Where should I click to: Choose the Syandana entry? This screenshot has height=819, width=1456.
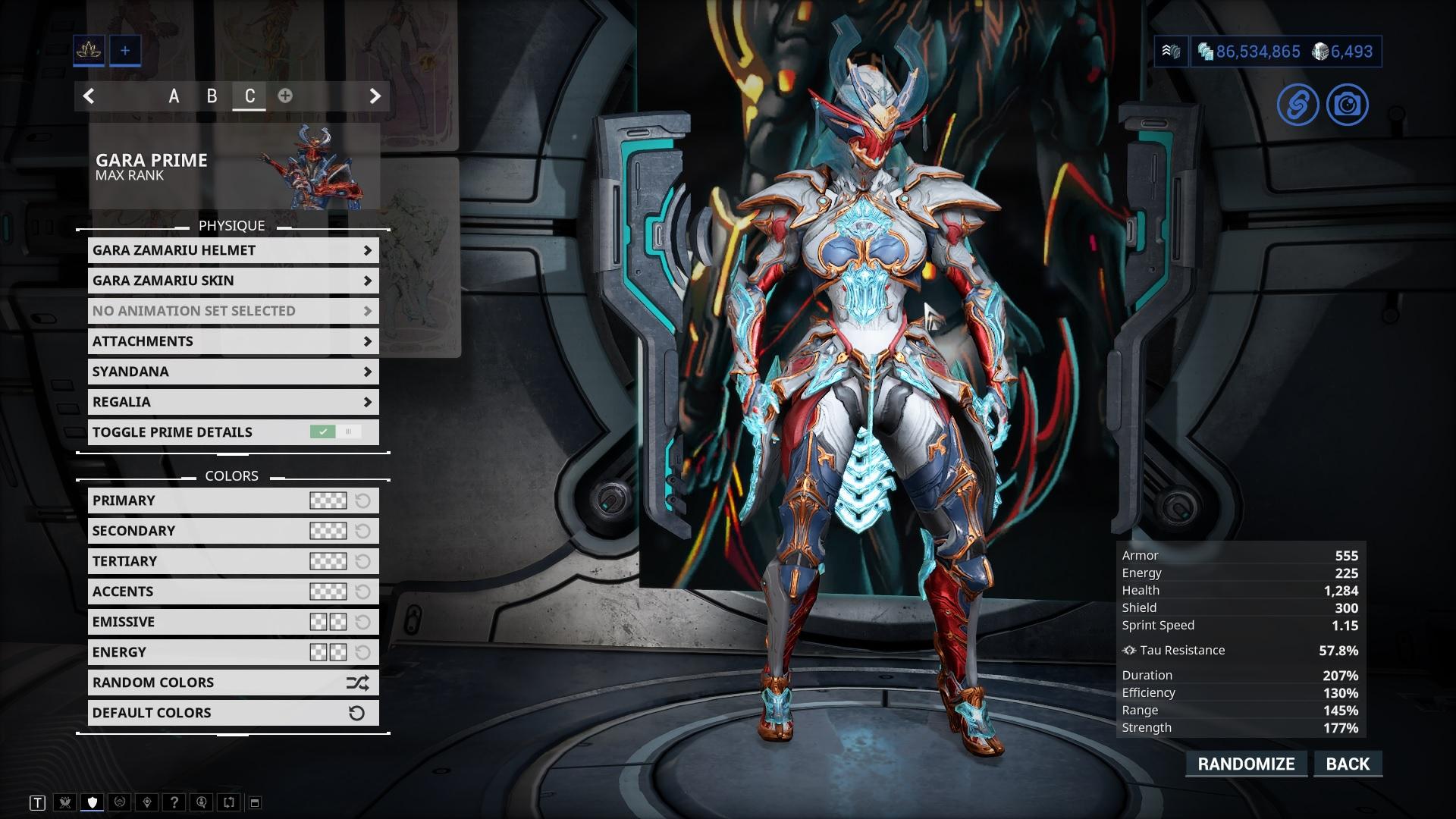pos(233,372)
